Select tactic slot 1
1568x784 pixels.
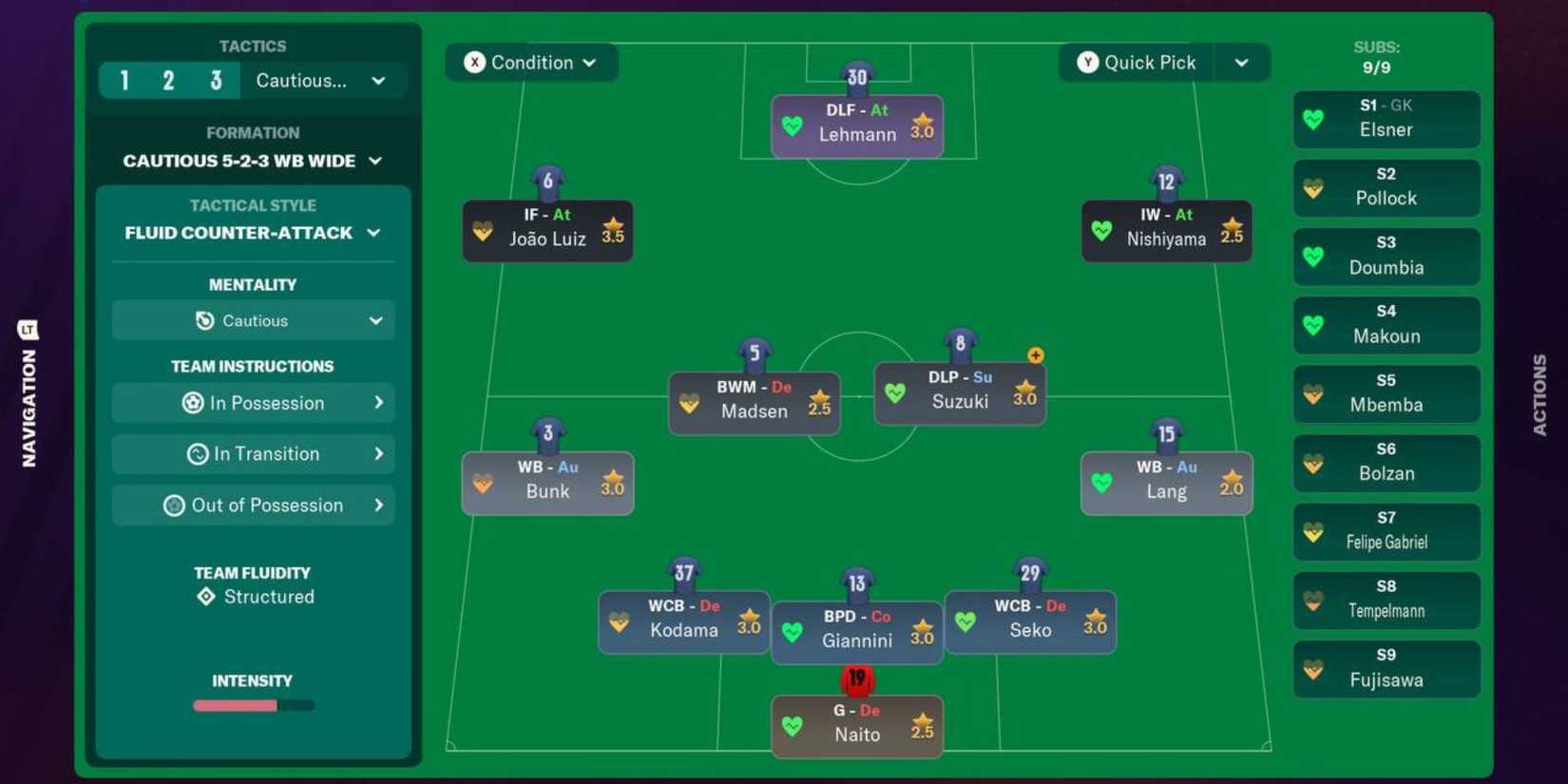click(124, 80)
